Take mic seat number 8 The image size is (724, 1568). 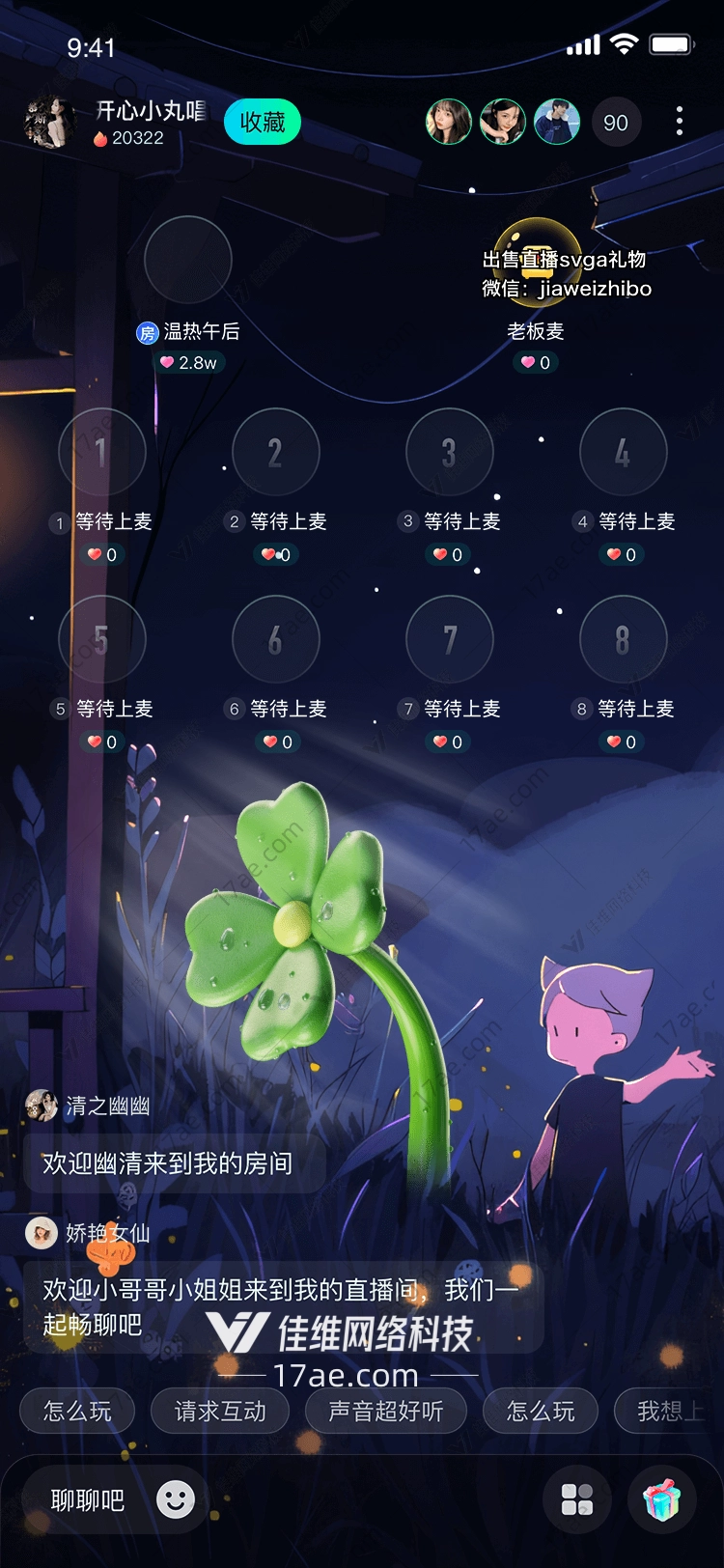(623, 639)
